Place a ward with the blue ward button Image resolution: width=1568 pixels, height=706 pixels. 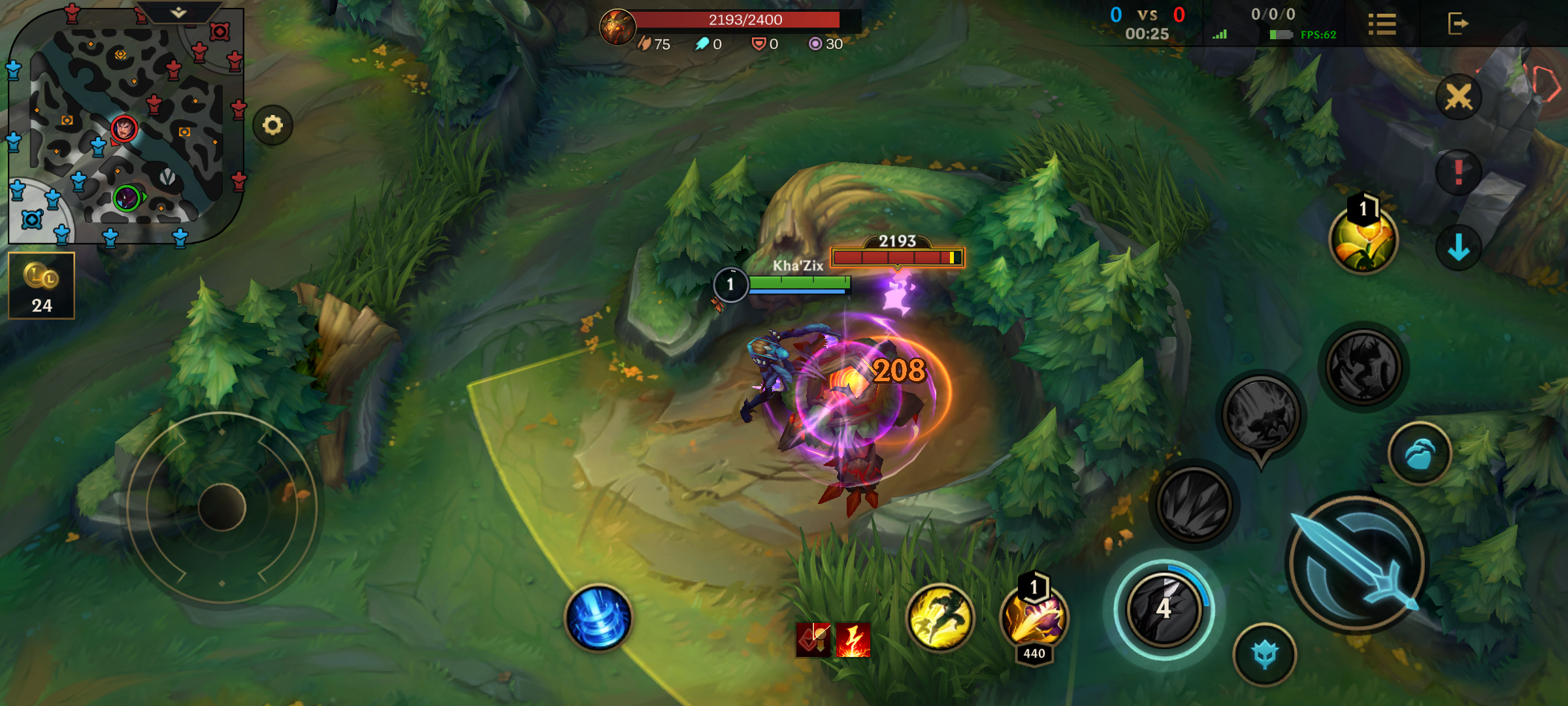pyautogui.click(x=1419, y=454)
